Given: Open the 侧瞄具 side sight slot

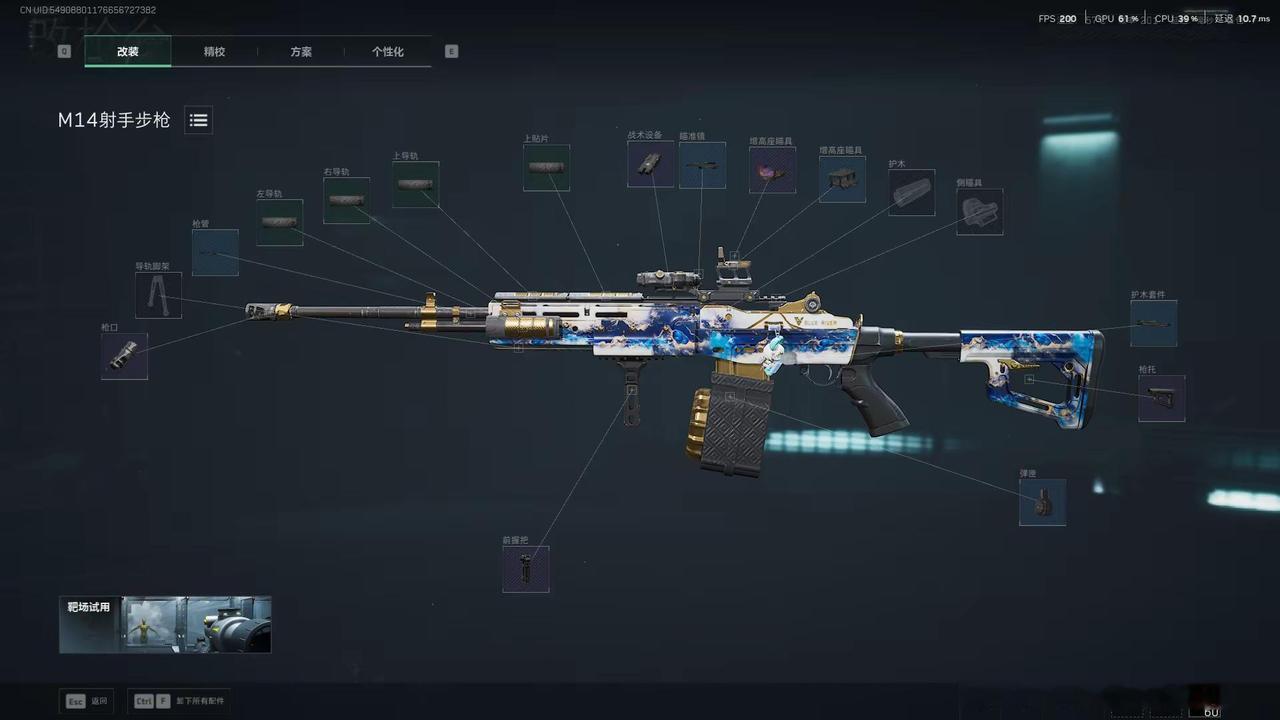Looking at the screenshot, I should 980,212.
